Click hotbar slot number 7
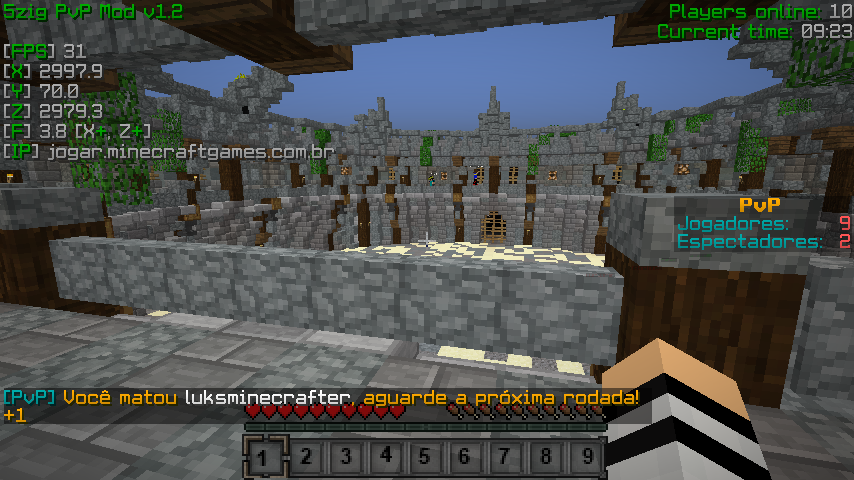The height and width of the screenshot is (480, 854). (505, 458)
